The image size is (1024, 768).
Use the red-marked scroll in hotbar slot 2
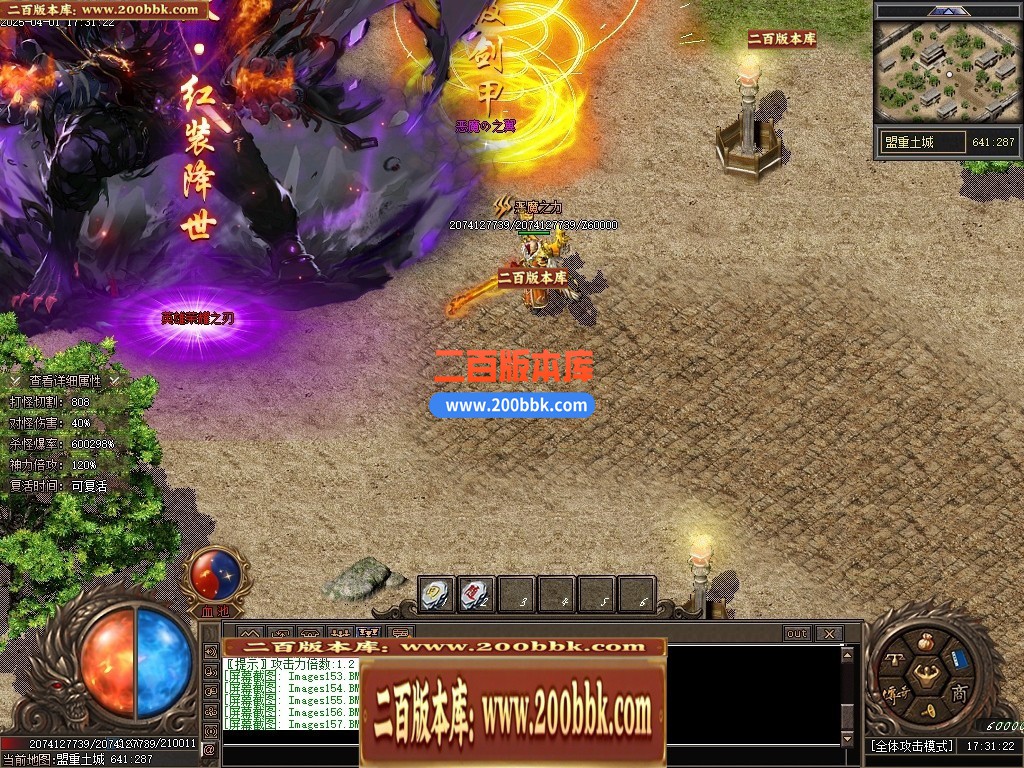point(477,594)
